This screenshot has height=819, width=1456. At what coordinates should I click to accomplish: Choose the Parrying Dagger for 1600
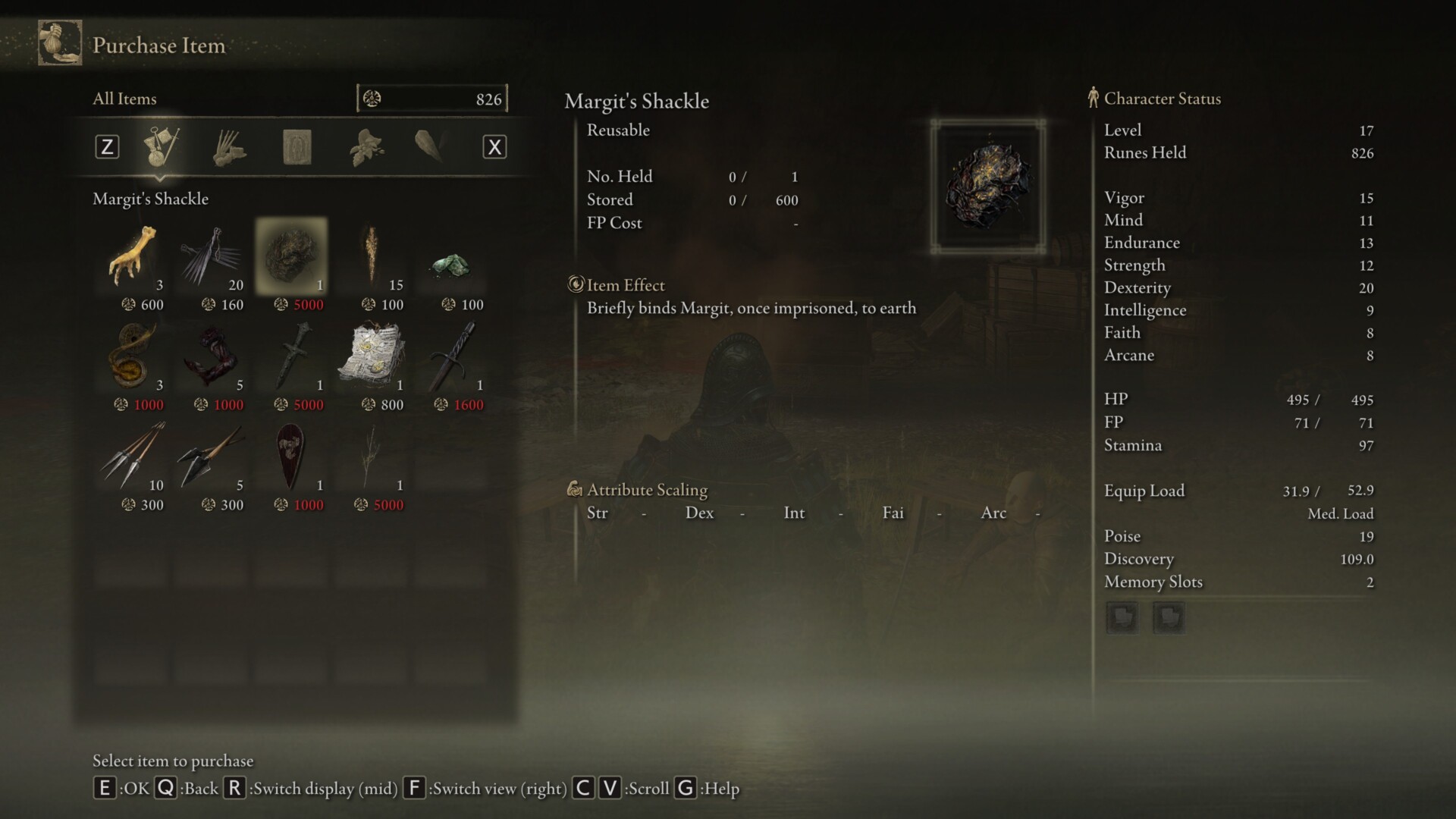(x=451, y=358)
